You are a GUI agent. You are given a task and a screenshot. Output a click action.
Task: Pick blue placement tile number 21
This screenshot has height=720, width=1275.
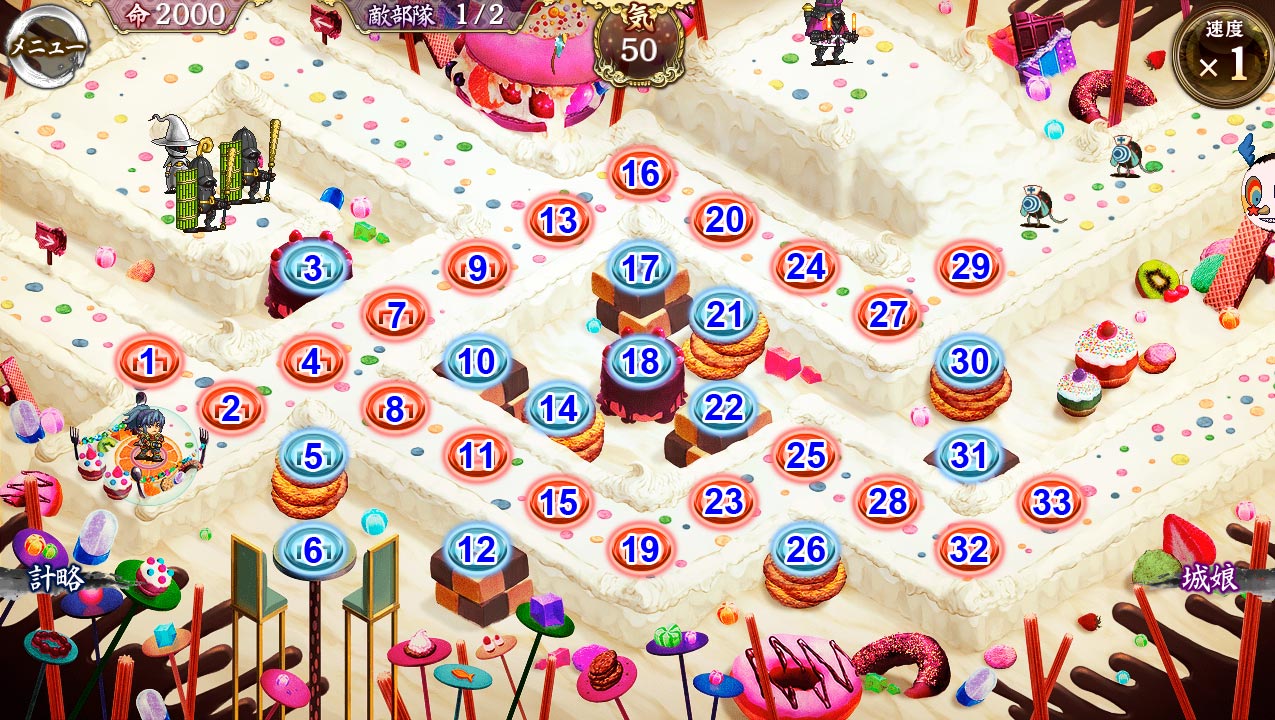[x=723, y=315]
